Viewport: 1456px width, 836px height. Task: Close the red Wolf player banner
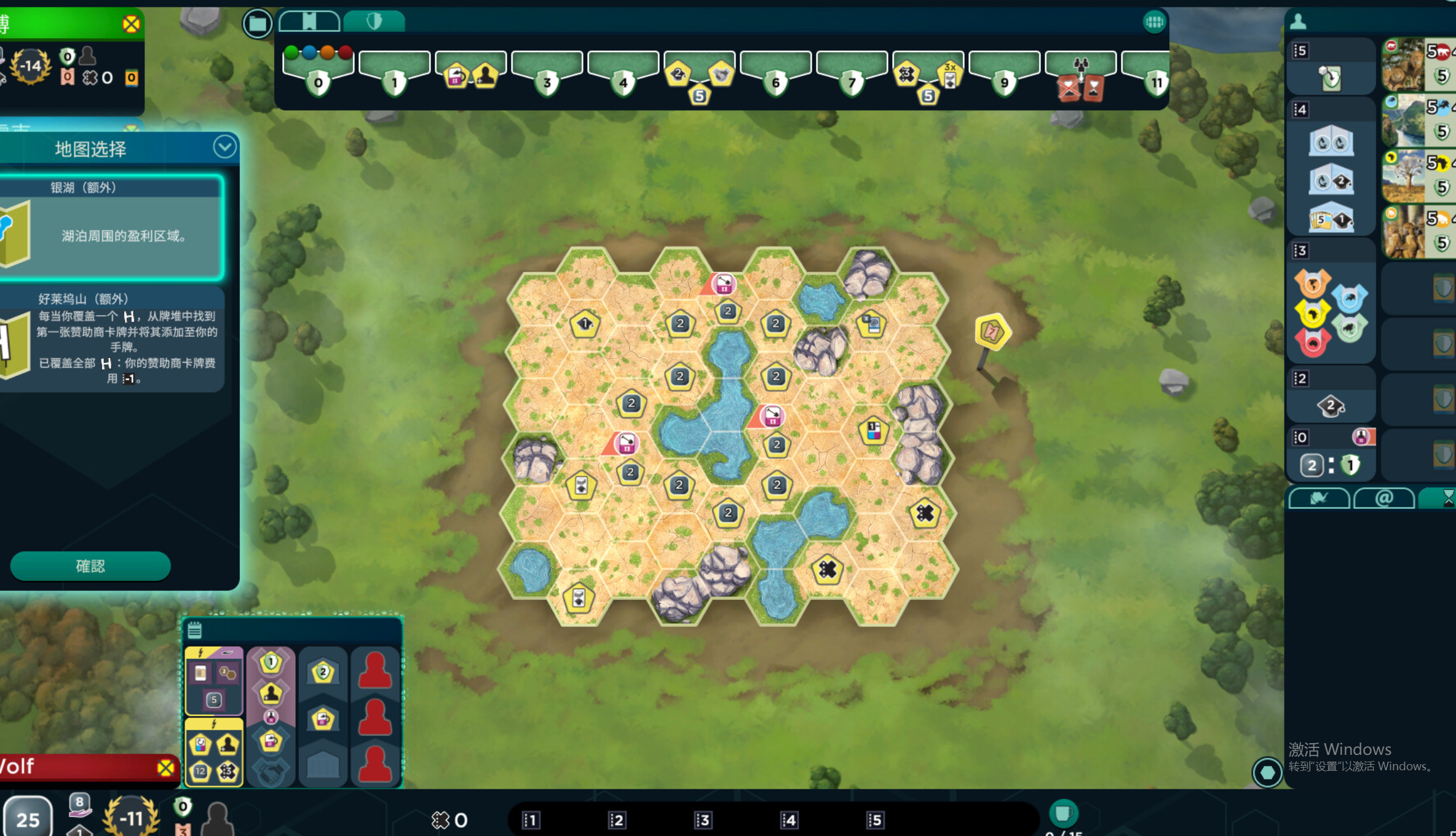tap(165, 768)
